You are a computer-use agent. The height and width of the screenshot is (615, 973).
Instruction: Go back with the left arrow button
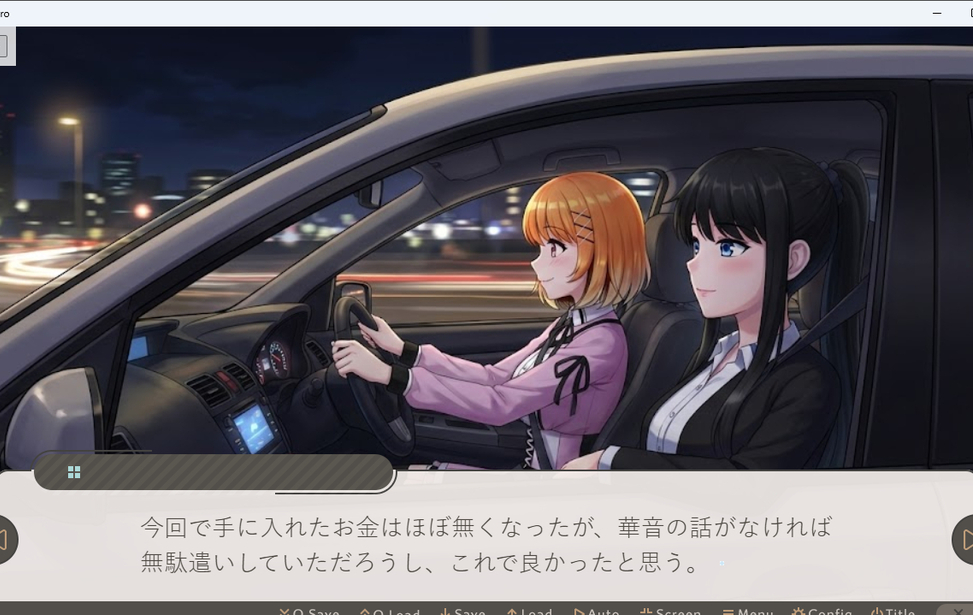[5, 540]
